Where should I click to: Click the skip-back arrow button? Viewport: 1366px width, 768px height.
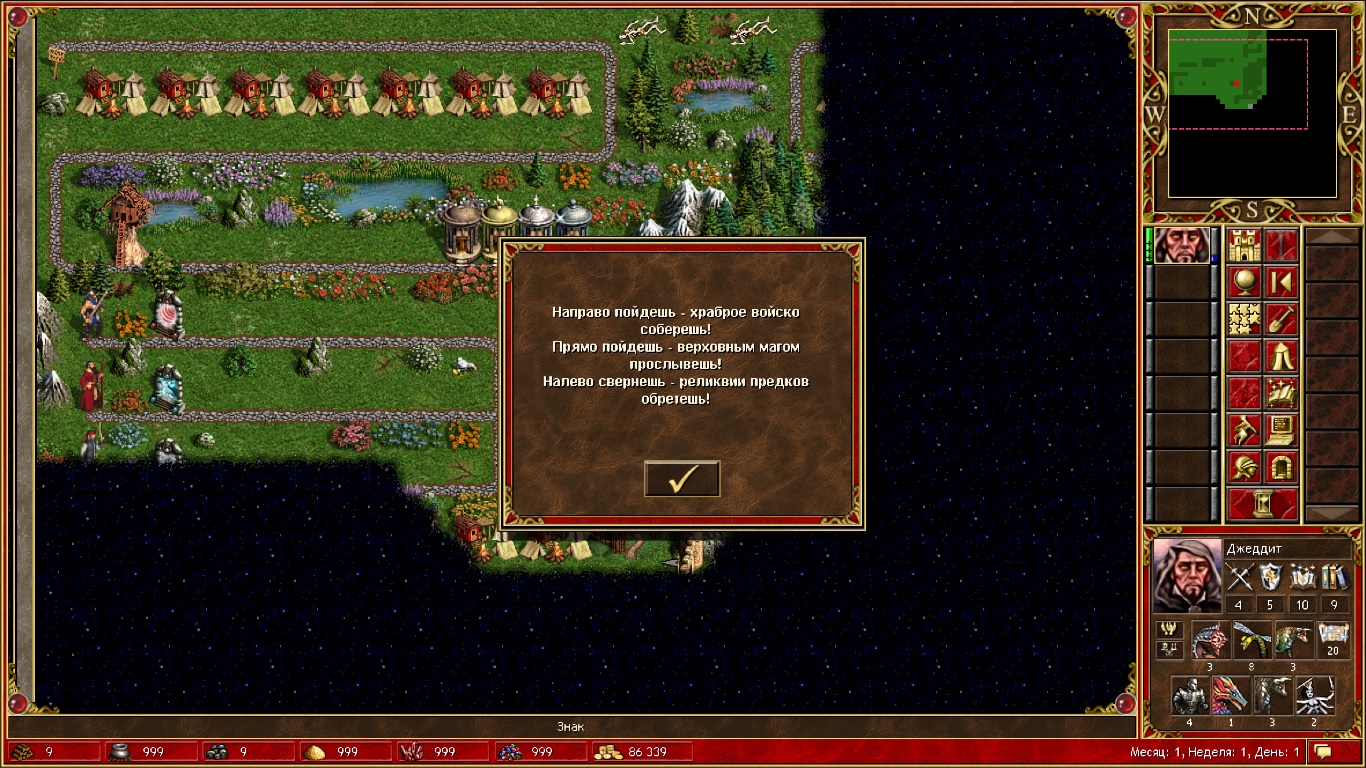[x=1281, y=283]
